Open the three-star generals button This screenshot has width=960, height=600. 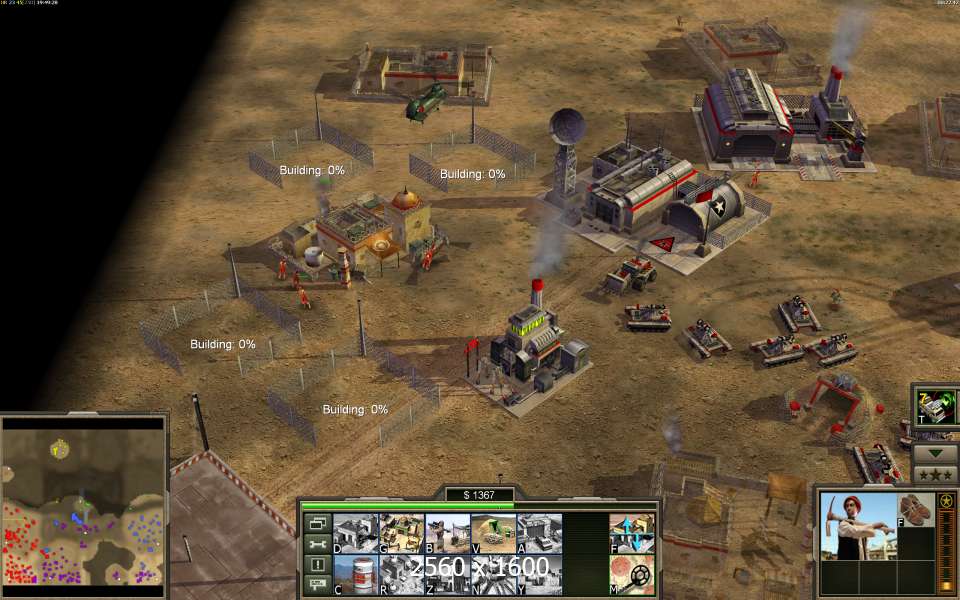[936, 473]
